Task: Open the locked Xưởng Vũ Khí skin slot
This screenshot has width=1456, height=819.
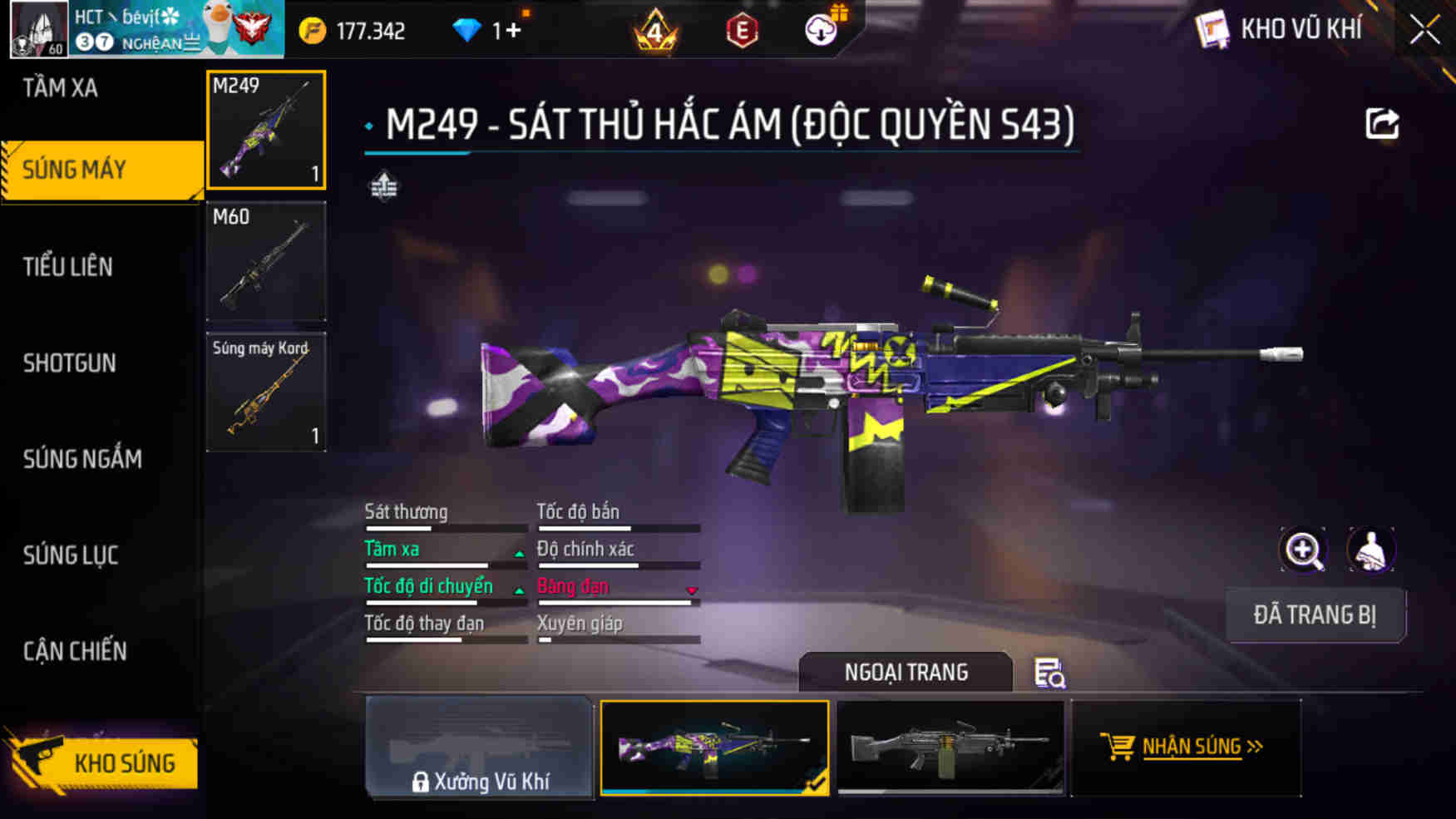Action: coord(481,747)
